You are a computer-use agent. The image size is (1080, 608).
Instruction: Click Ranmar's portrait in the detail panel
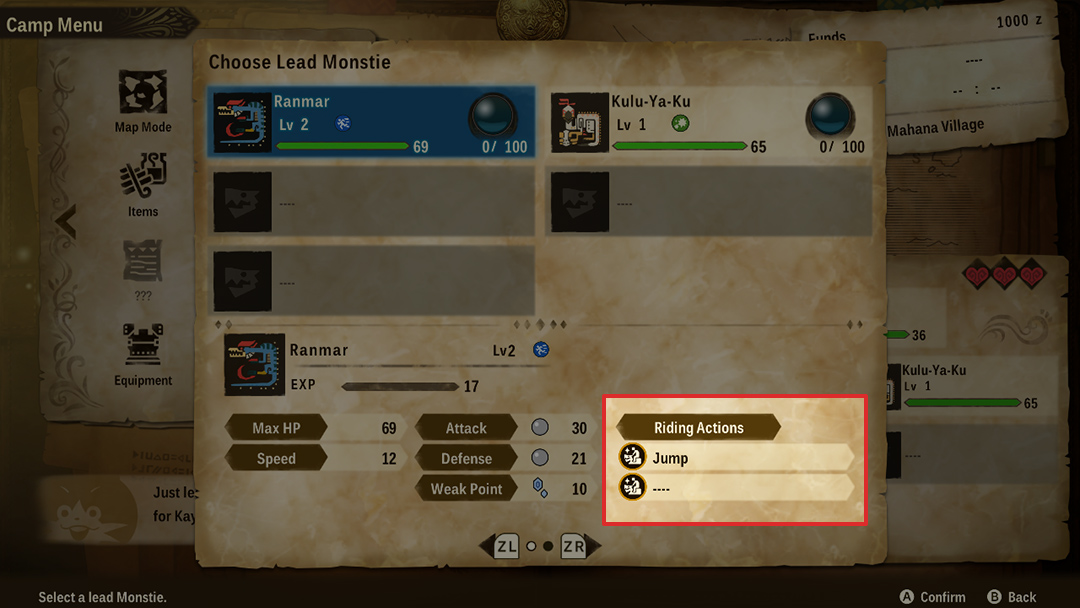pos(256,364)
